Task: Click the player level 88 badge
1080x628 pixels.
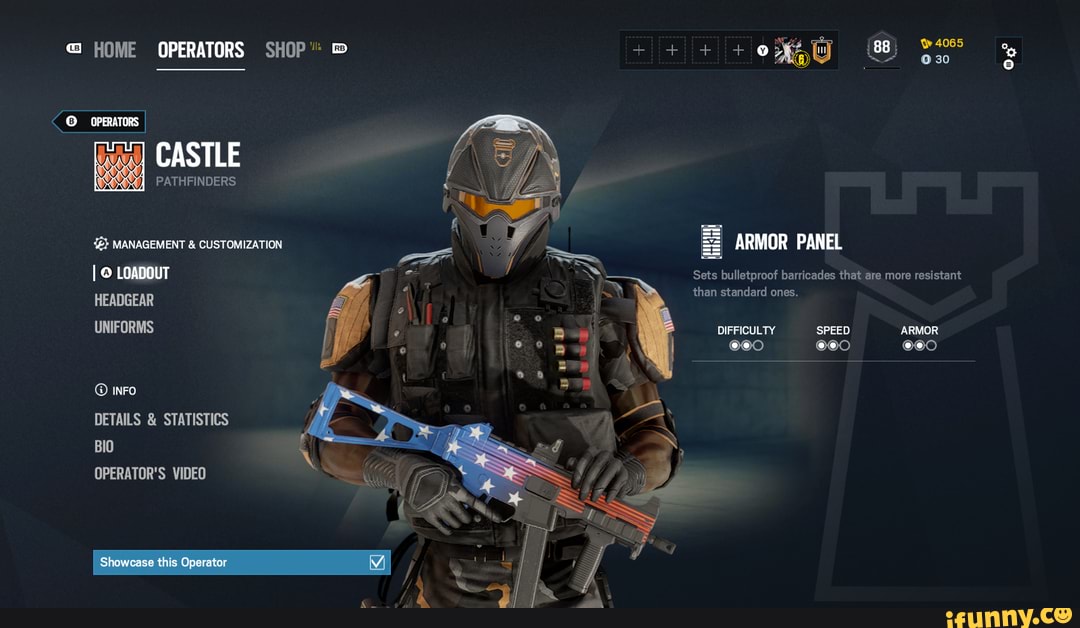Action: [881, 48]
